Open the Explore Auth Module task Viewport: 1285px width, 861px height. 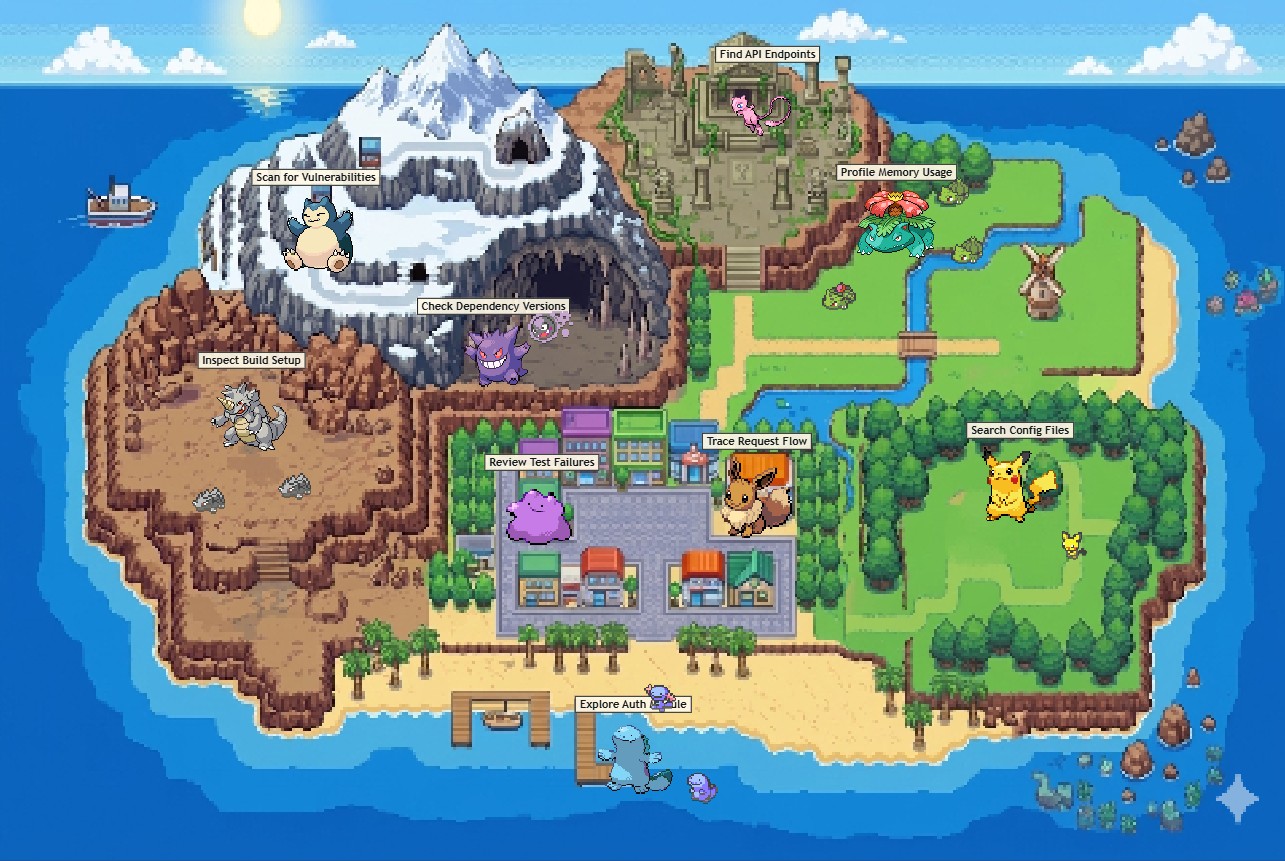coord(636,704)
